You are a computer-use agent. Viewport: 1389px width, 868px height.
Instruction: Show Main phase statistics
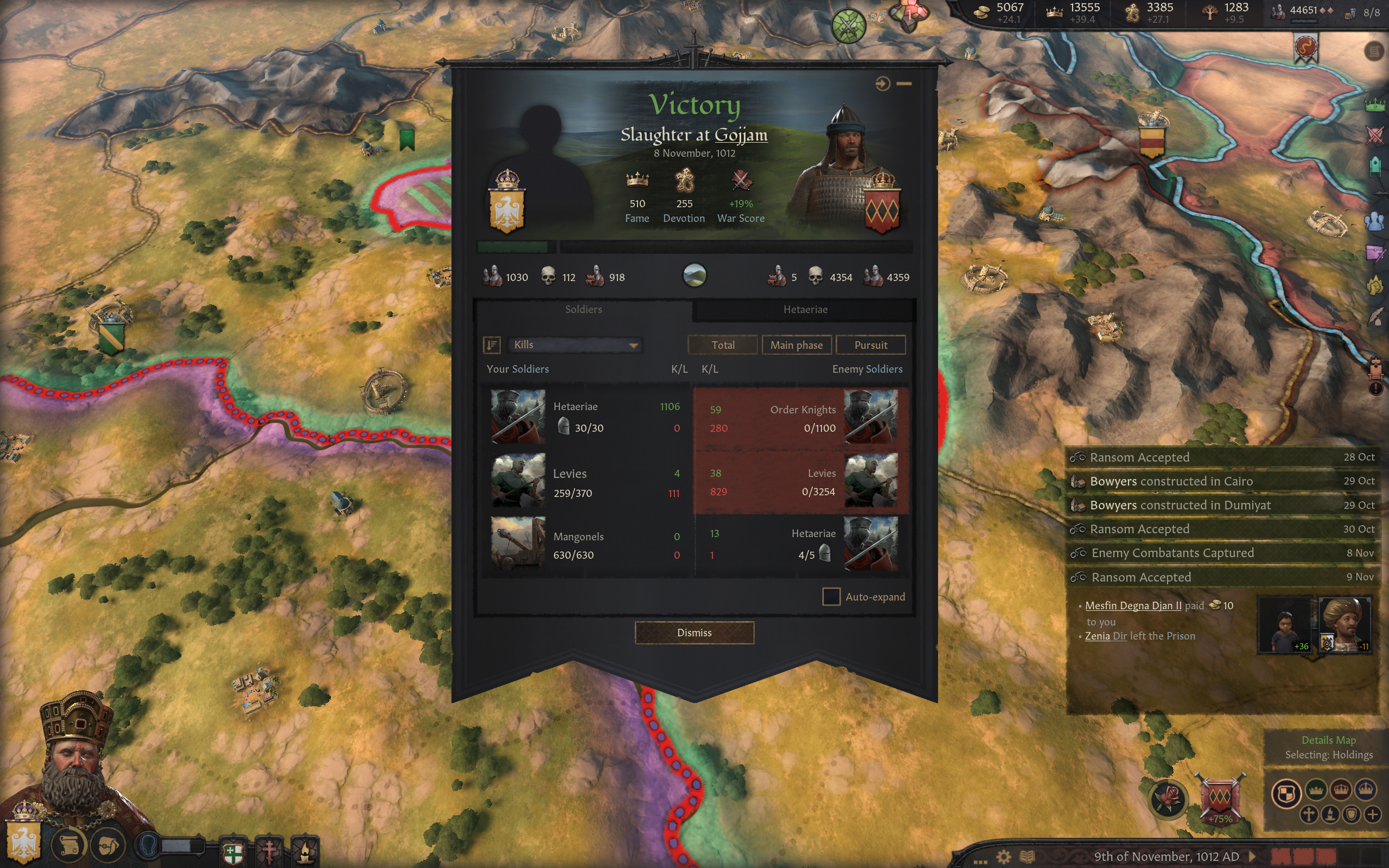(796, 345)
